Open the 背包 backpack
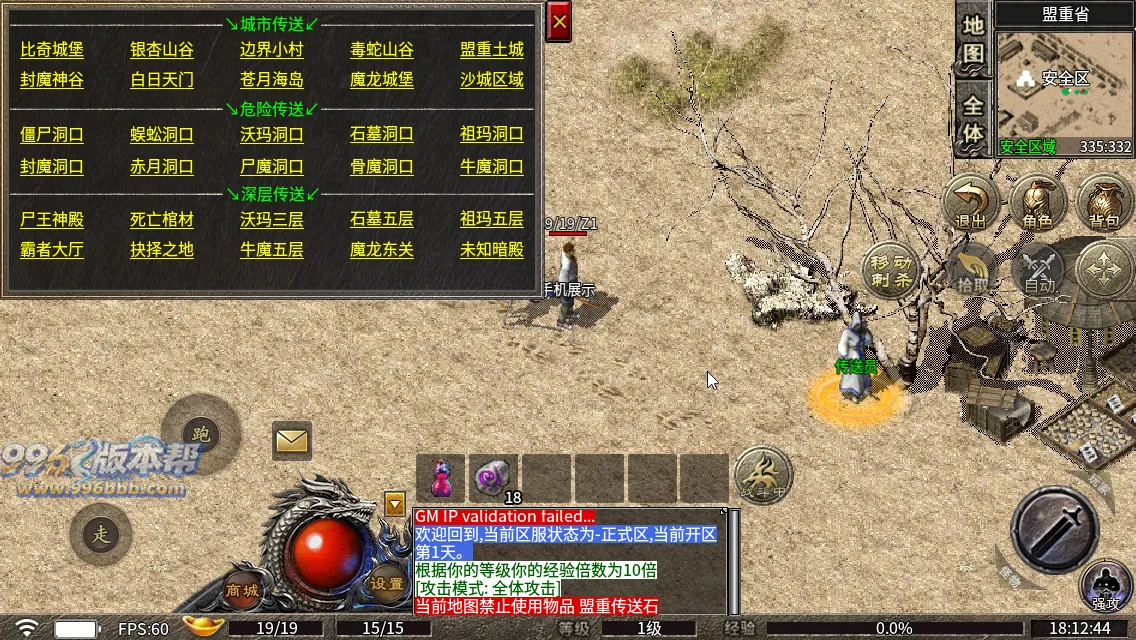This screenshot has height=640, width=1136. coord(1104,203)
